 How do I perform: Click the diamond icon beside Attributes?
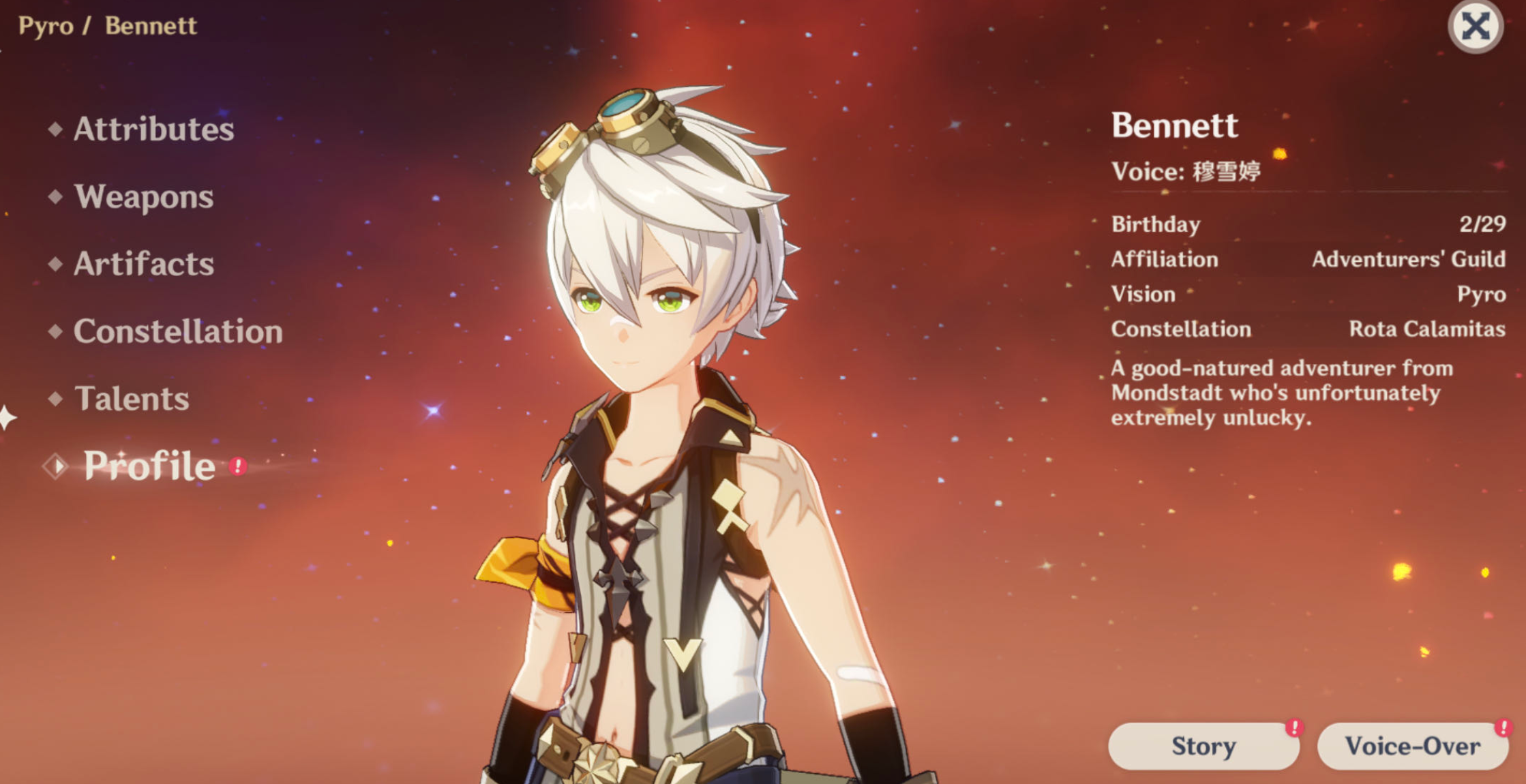click(x=56, y=130)
